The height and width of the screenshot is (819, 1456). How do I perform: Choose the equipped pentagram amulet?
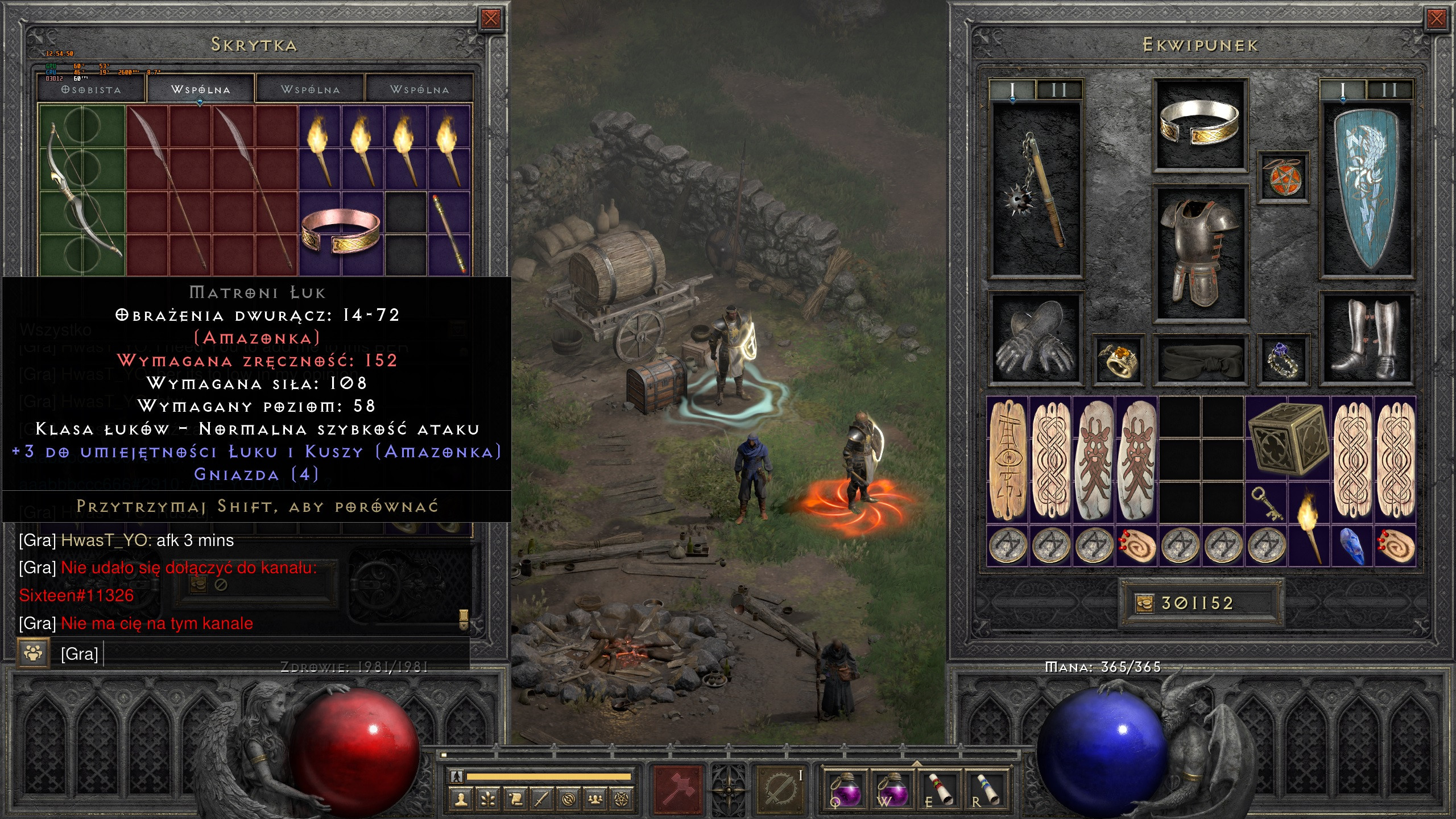1282,176
